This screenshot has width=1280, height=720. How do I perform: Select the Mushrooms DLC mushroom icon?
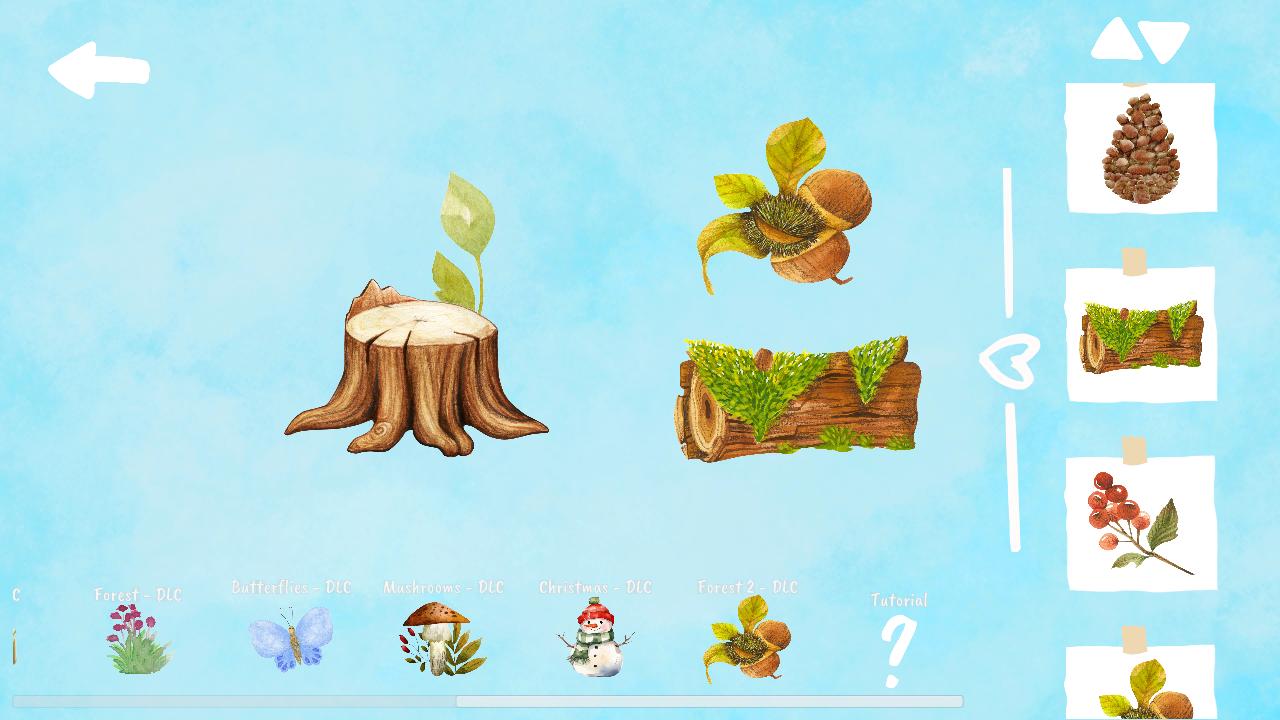(x=440, y=640)
